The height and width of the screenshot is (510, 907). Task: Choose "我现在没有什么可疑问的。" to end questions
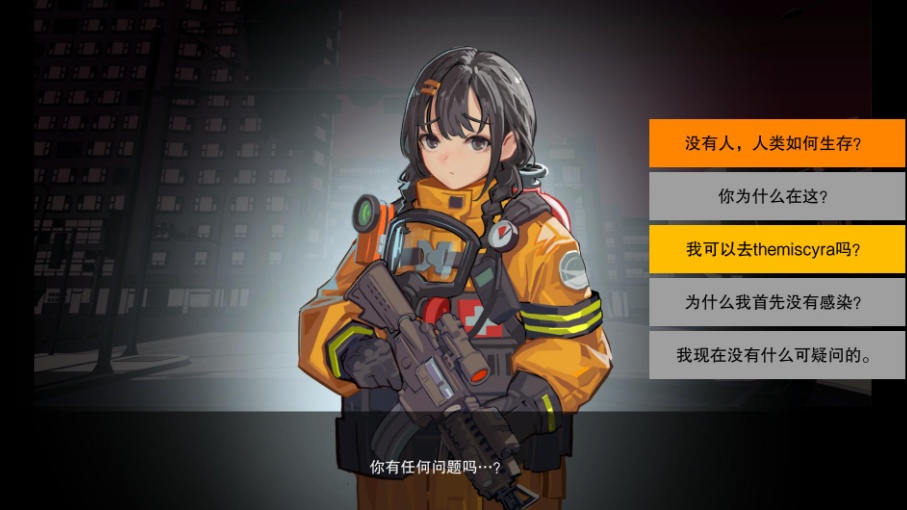coord(773,355)
